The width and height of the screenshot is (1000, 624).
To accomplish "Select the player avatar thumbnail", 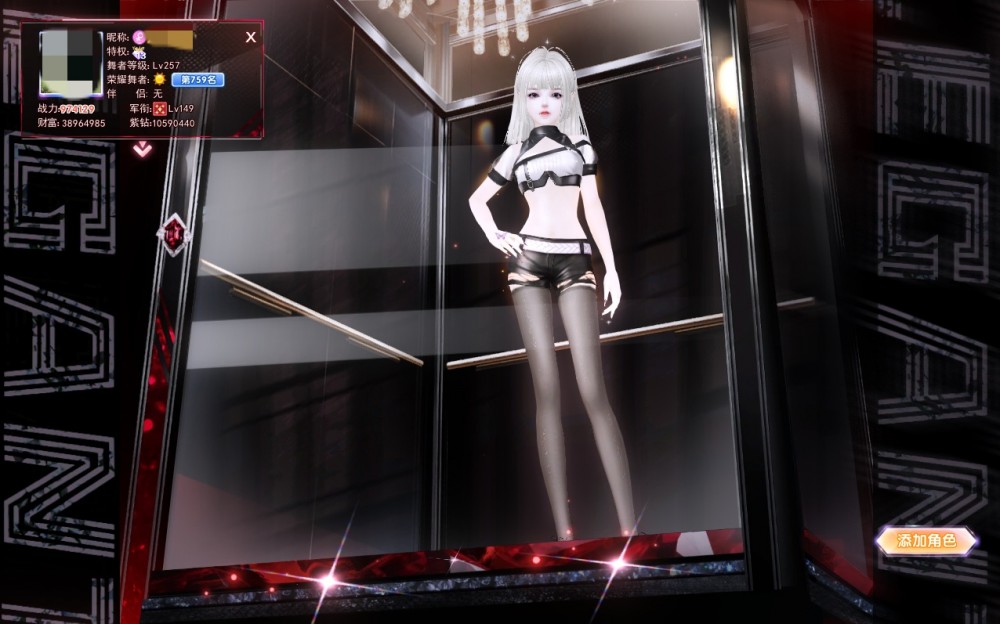I will 71,64.
